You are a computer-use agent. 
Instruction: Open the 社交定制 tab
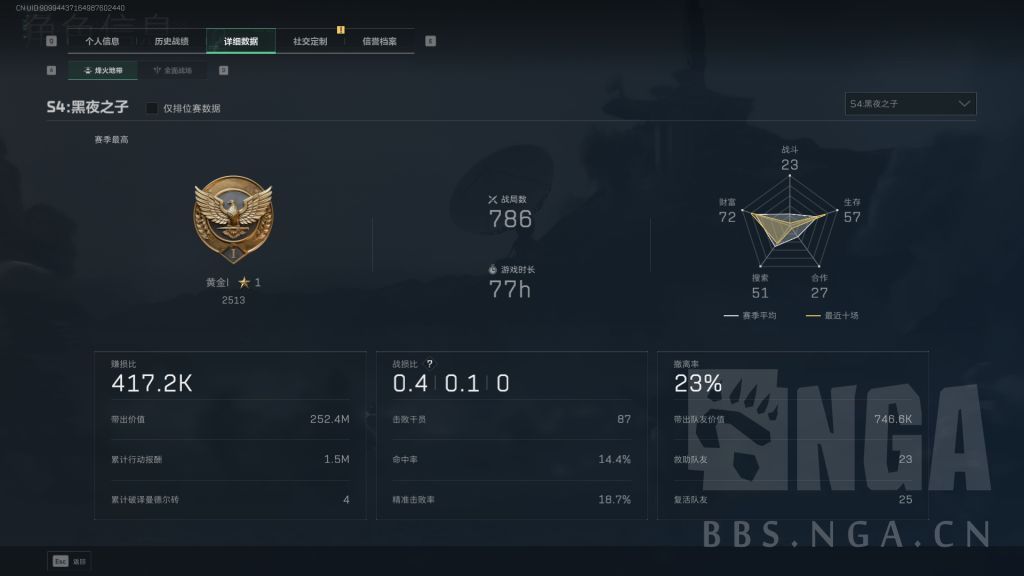[x=310, y=42]
